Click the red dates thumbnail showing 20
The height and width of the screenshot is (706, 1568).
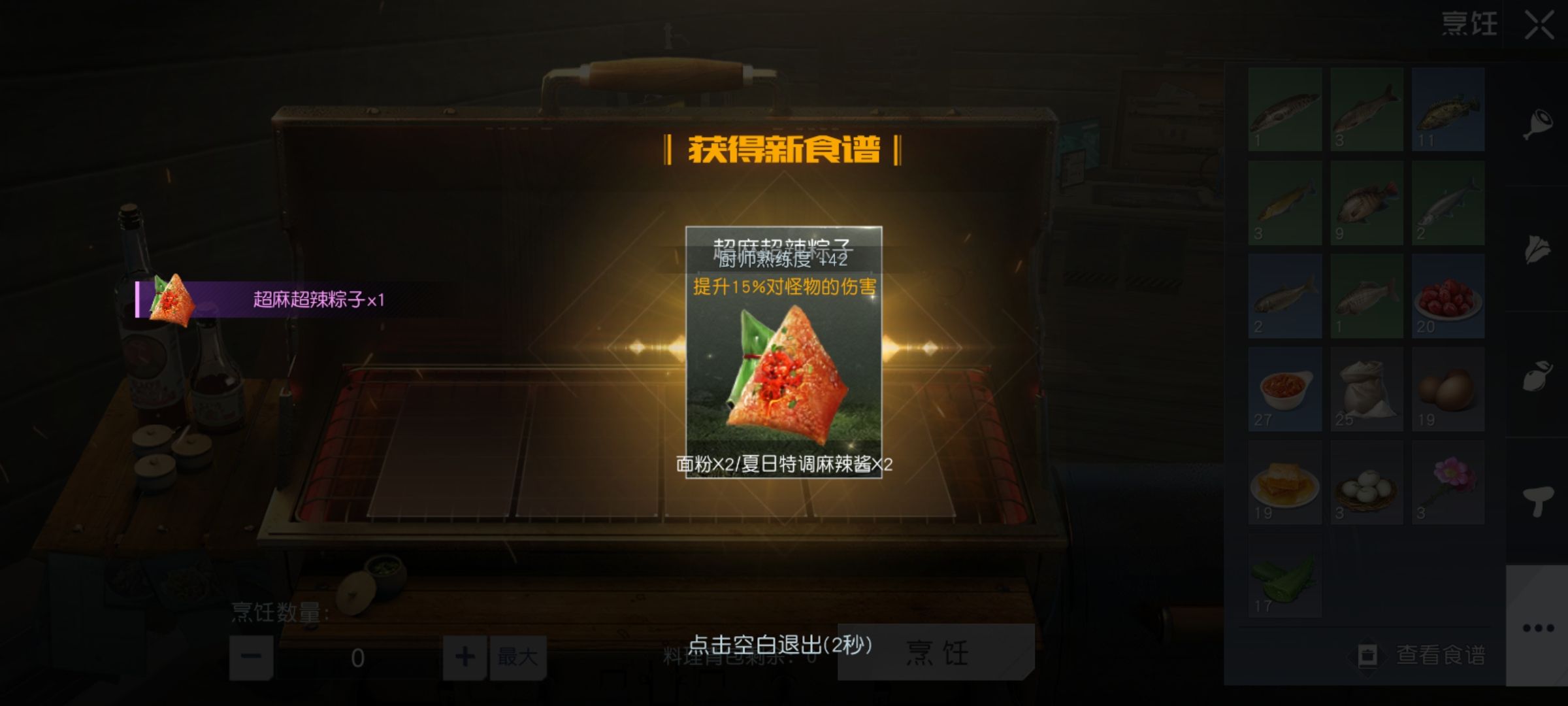click(1450, 297)
